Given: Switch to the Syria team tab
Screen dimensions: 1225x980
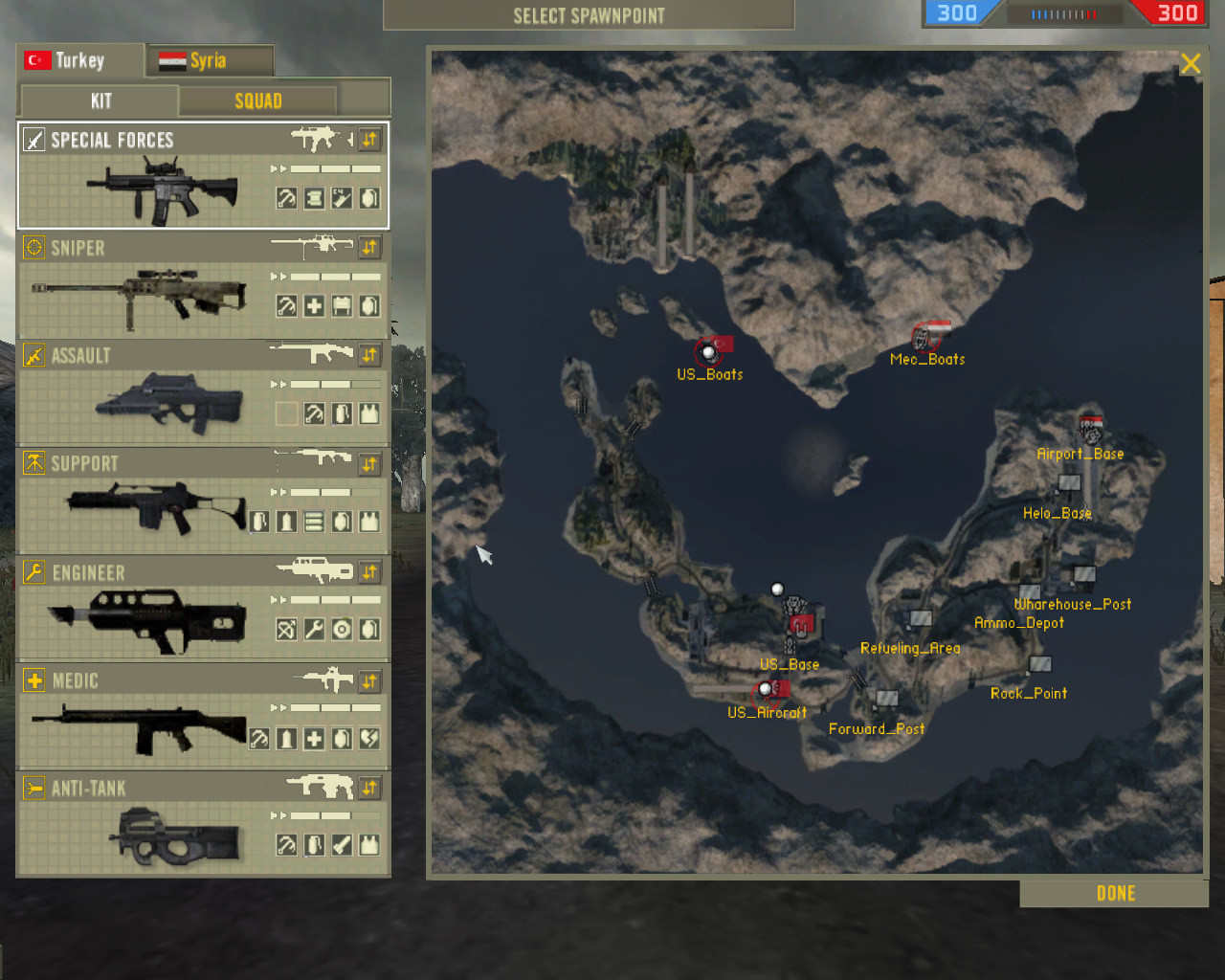Looking at the screenshot, I should pos(208,59).
